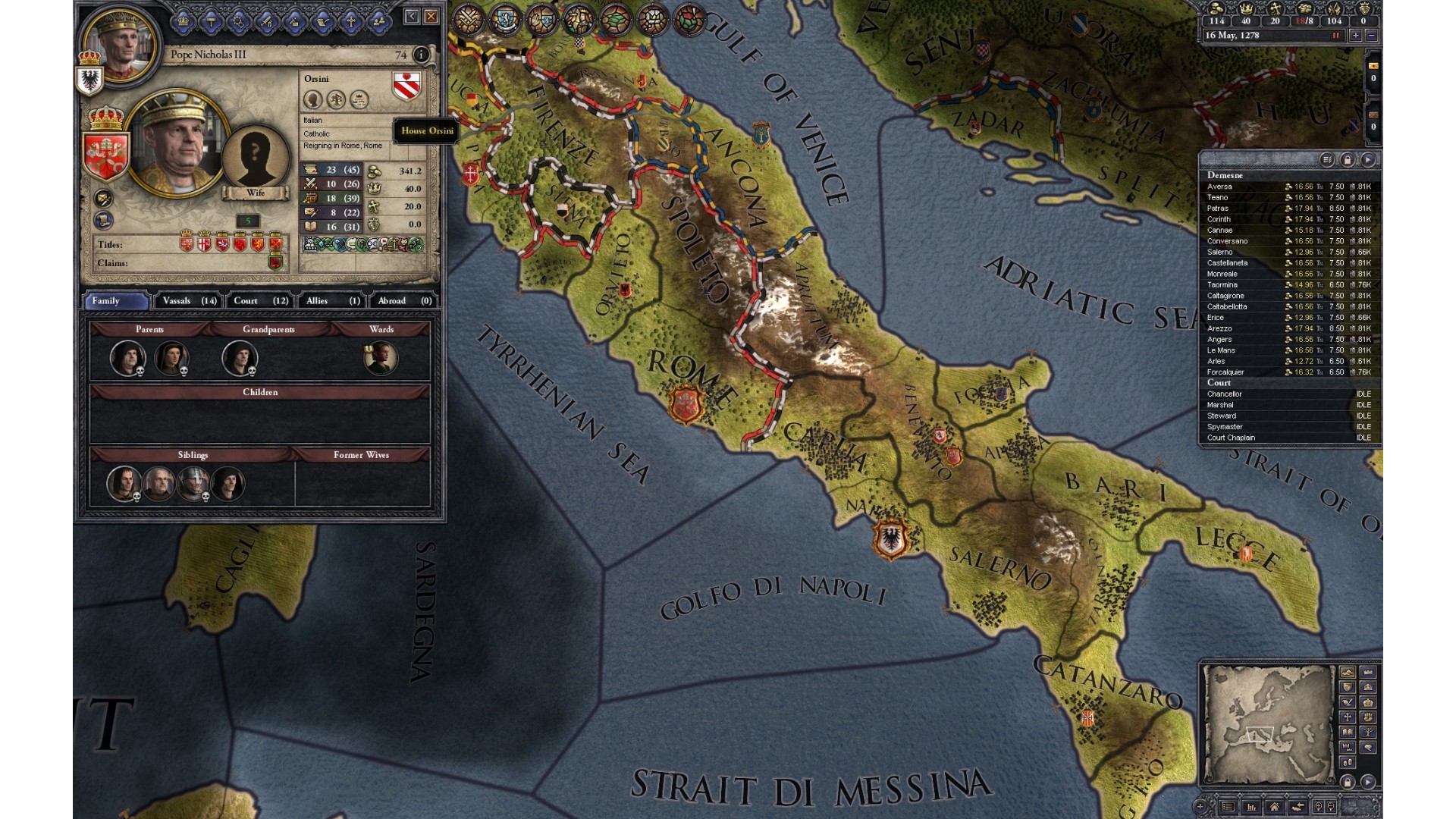The height and width of the screenshot is (819, 1456).
Task: Activate the religion cross map mode
Action: (x=1348, y=717)
